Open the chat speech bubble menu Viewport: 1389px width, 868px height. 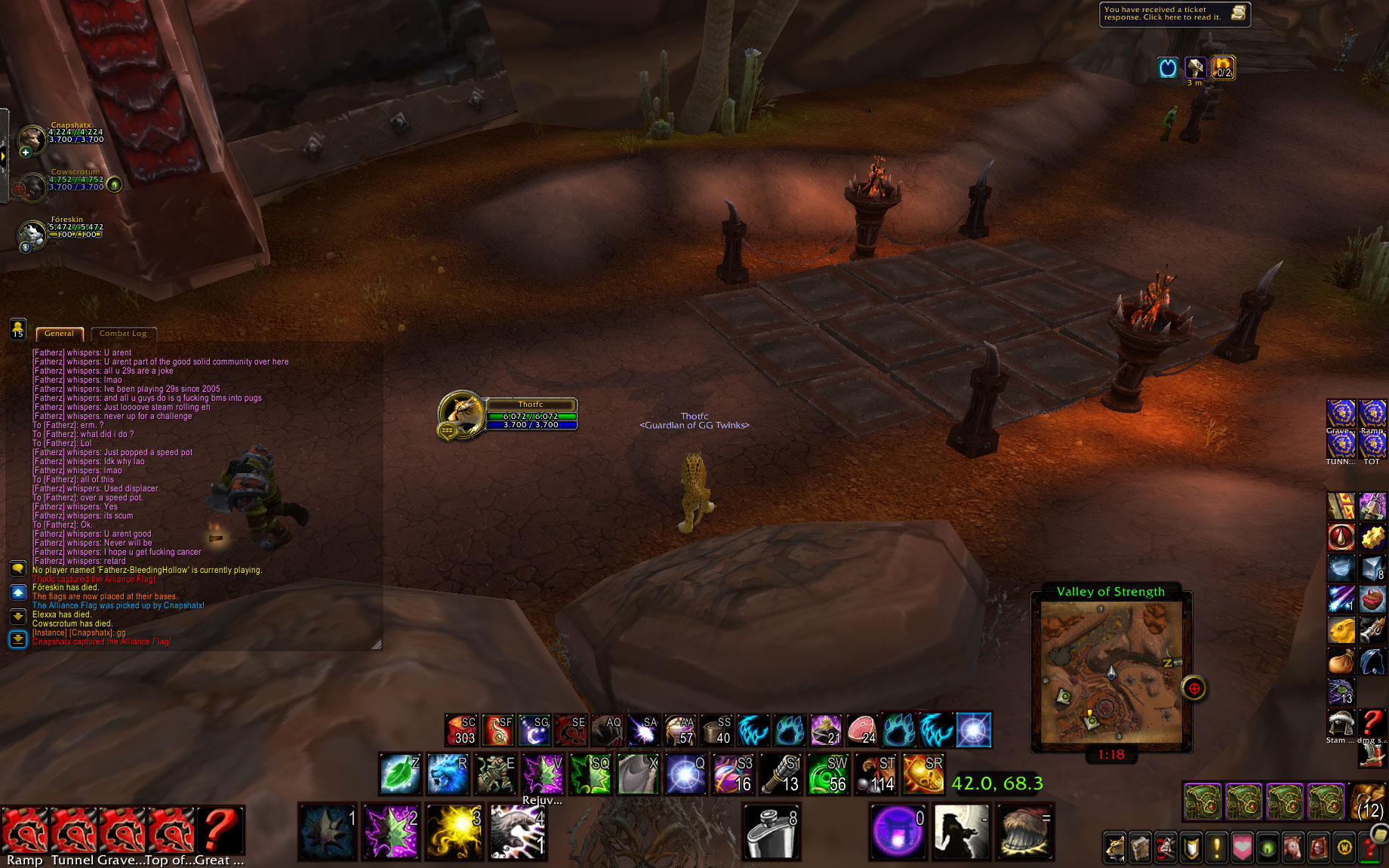[18, 568]
